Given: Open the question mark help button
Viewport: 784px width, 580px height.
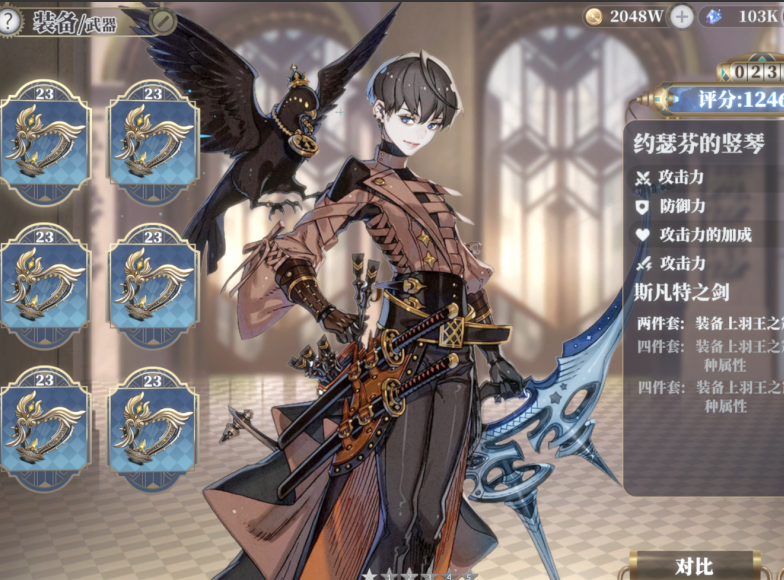Looking at the screenshot, I should (9, 22).
